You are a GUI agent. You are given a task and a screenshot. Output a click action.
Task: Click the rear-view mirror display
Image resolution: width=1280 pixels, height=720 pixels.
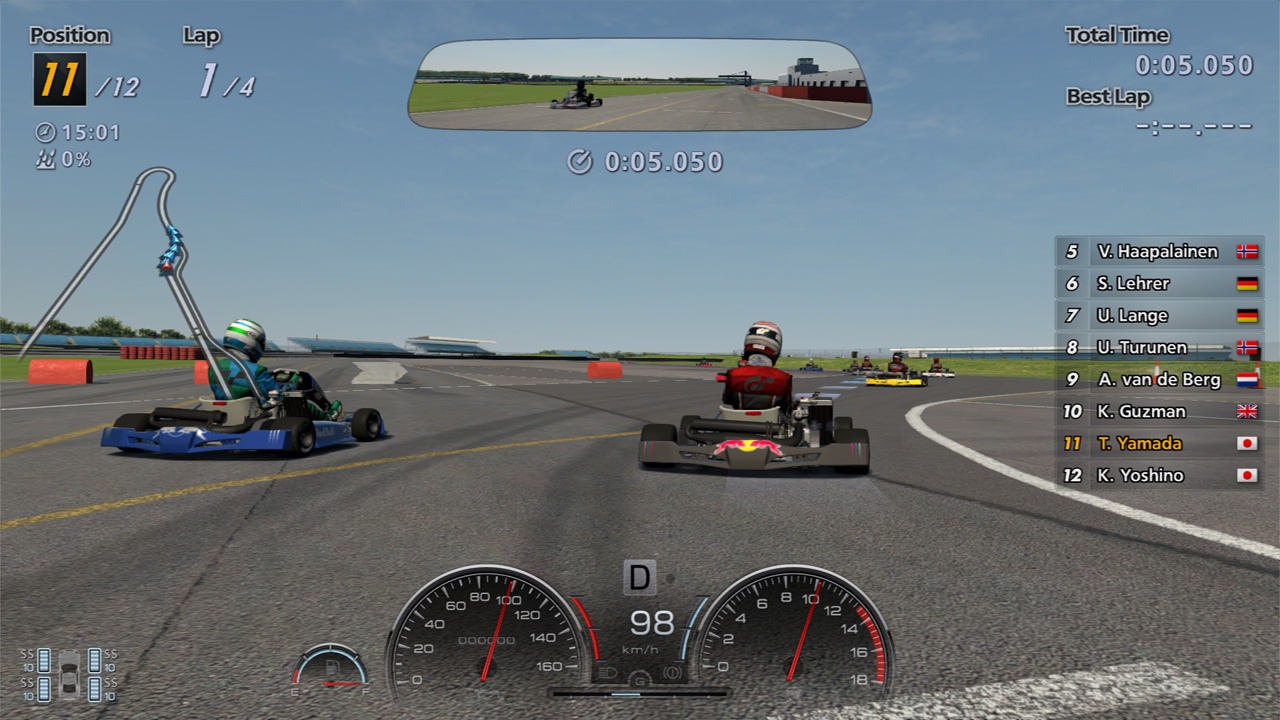[x=639, y=85]
